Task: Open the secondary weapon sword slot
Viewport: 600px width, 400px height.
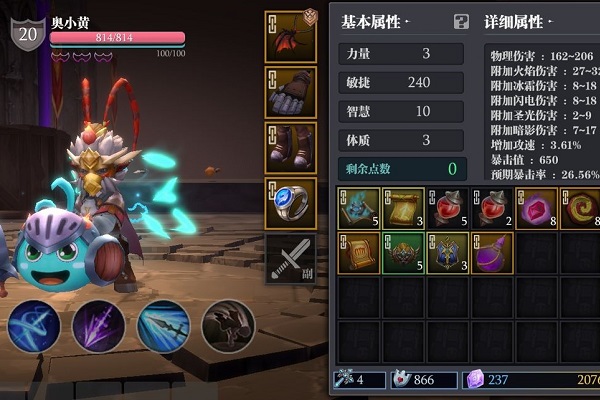Action: pyautogui.click(x=290, y=257)
